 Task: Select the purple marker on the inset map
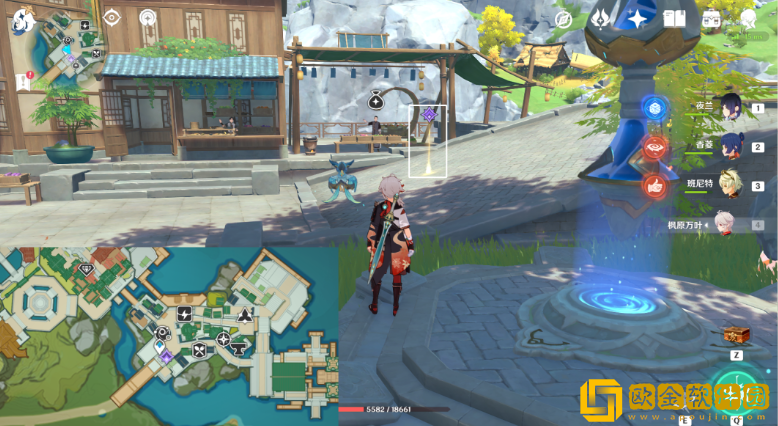[166, 356]
